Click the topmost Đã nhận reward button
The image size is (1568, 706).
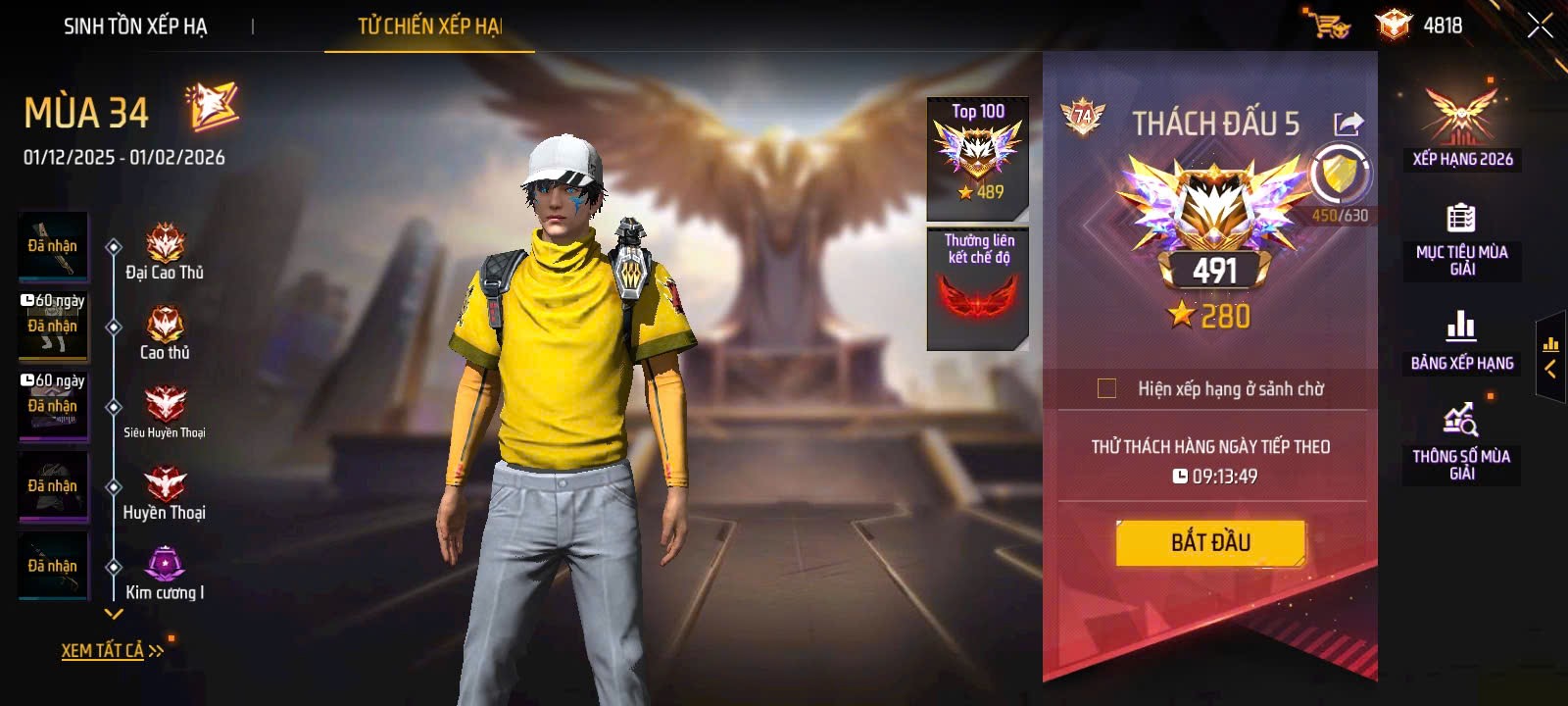[x=52, y=246]
